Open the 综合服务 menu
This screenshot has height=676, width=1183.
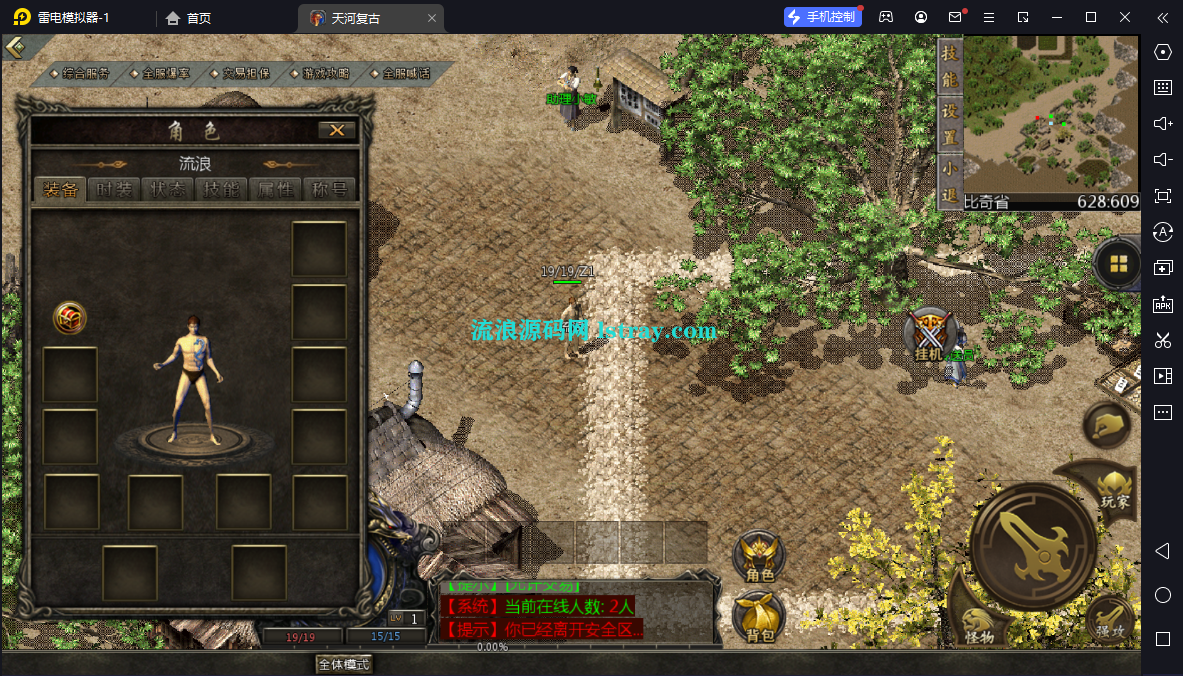[86, 73]
